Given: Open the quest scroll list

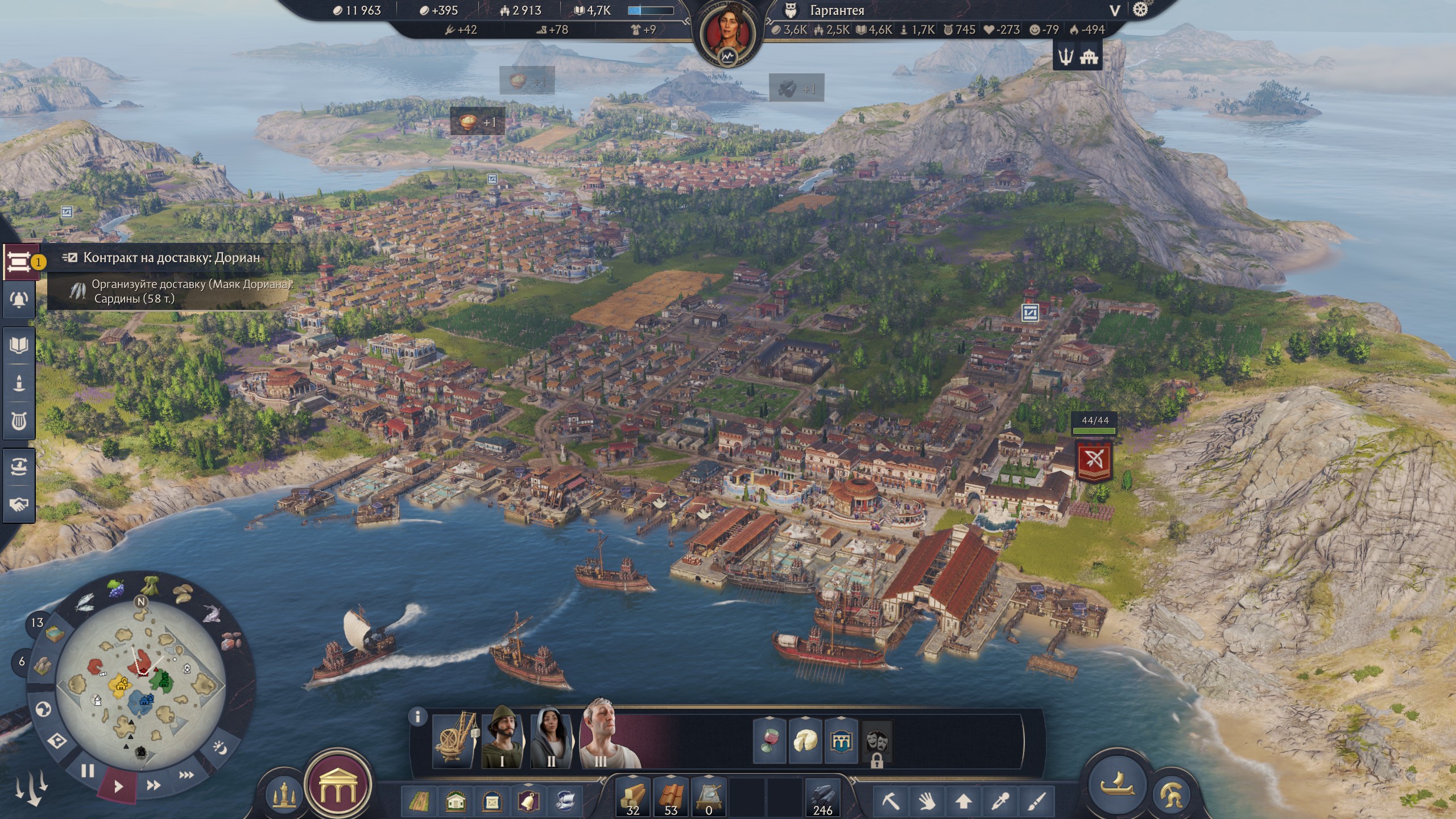Looking at the screenshot, I should point(19,262).
